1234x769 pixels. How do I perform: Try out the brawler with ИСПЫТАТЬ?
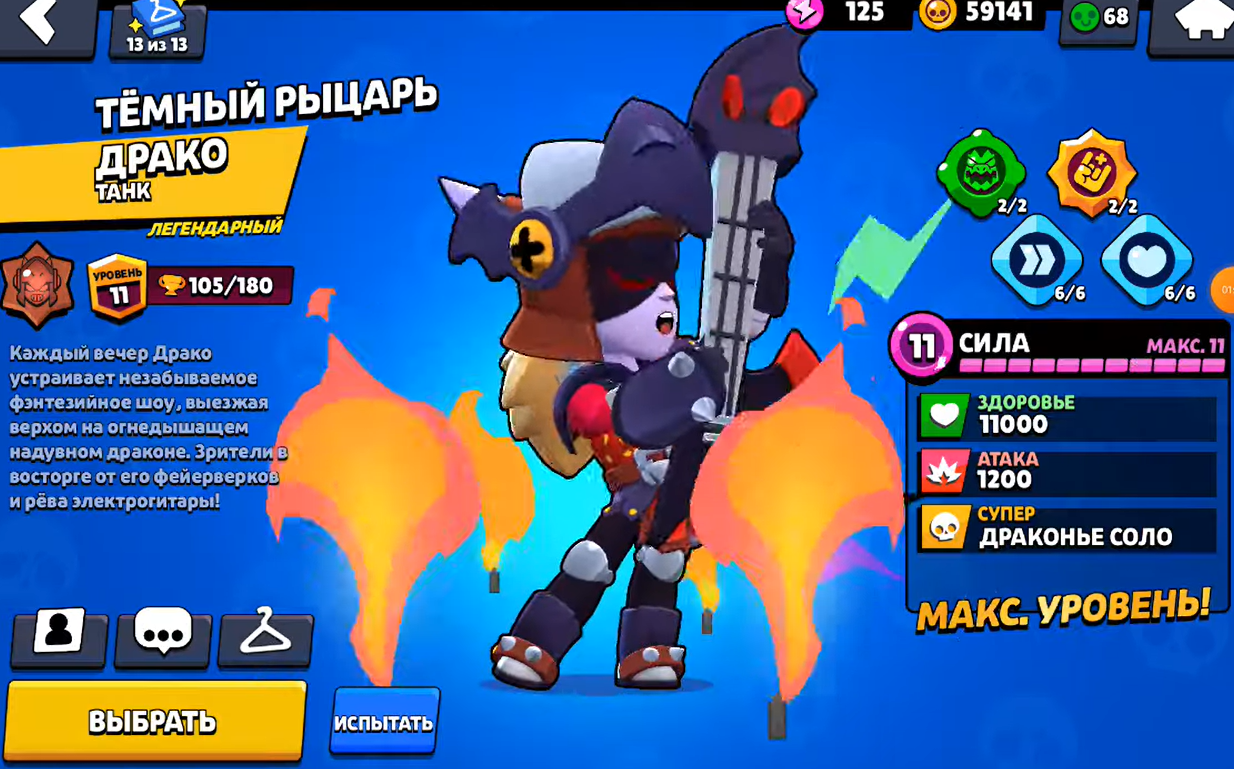384,721
